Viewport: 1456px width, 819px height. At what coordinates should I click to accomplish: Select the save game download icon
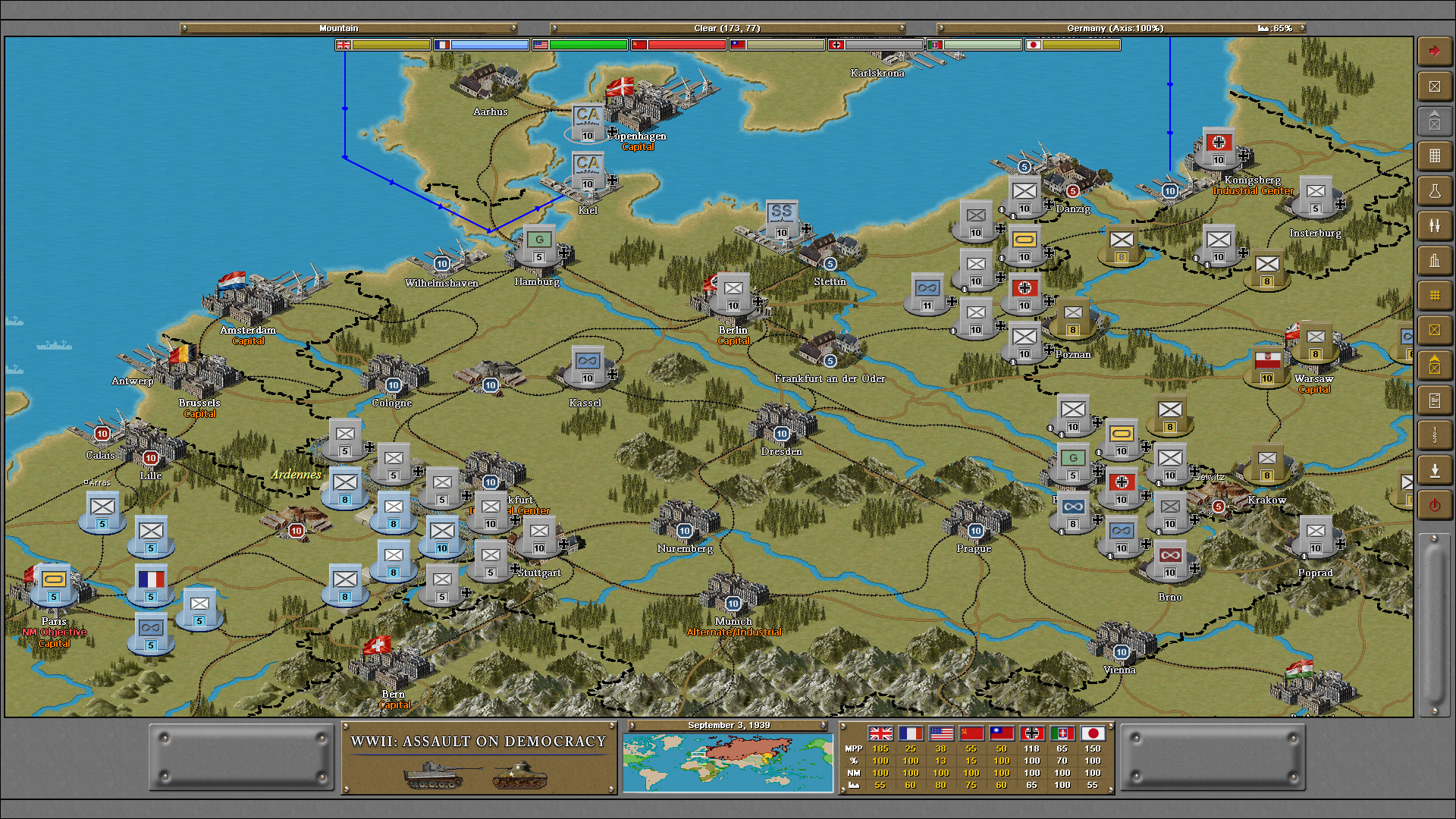click(1435, 470)
